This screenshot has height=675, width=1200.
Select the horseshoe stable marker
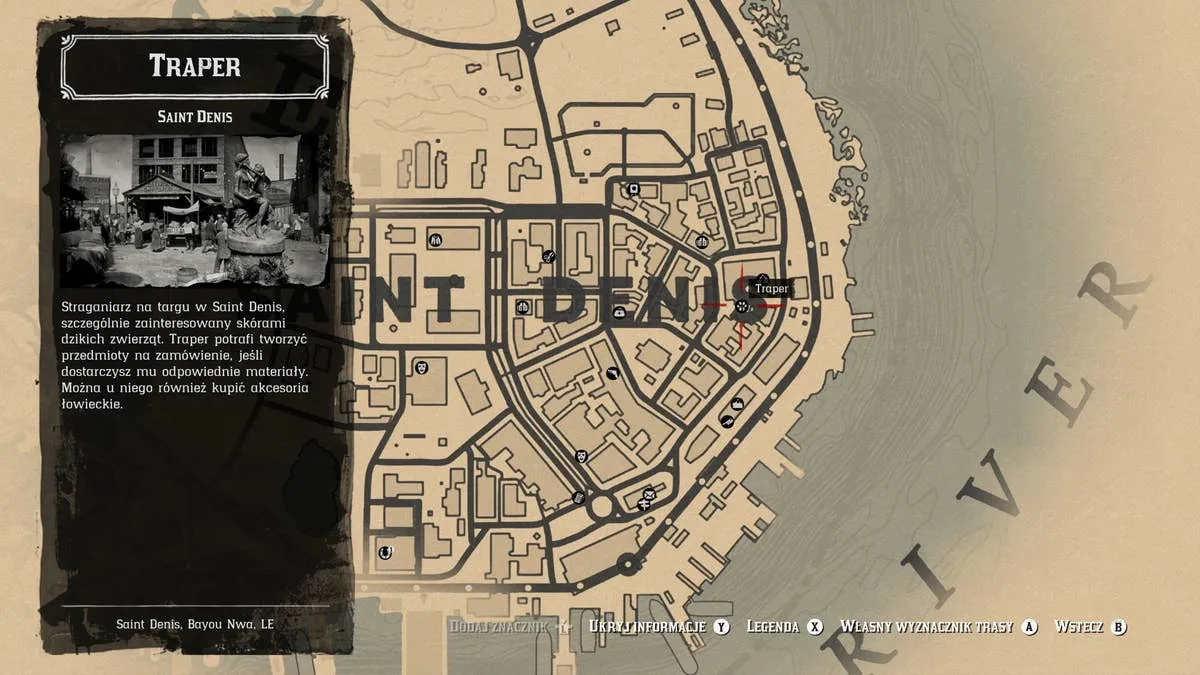pos(385,551)
